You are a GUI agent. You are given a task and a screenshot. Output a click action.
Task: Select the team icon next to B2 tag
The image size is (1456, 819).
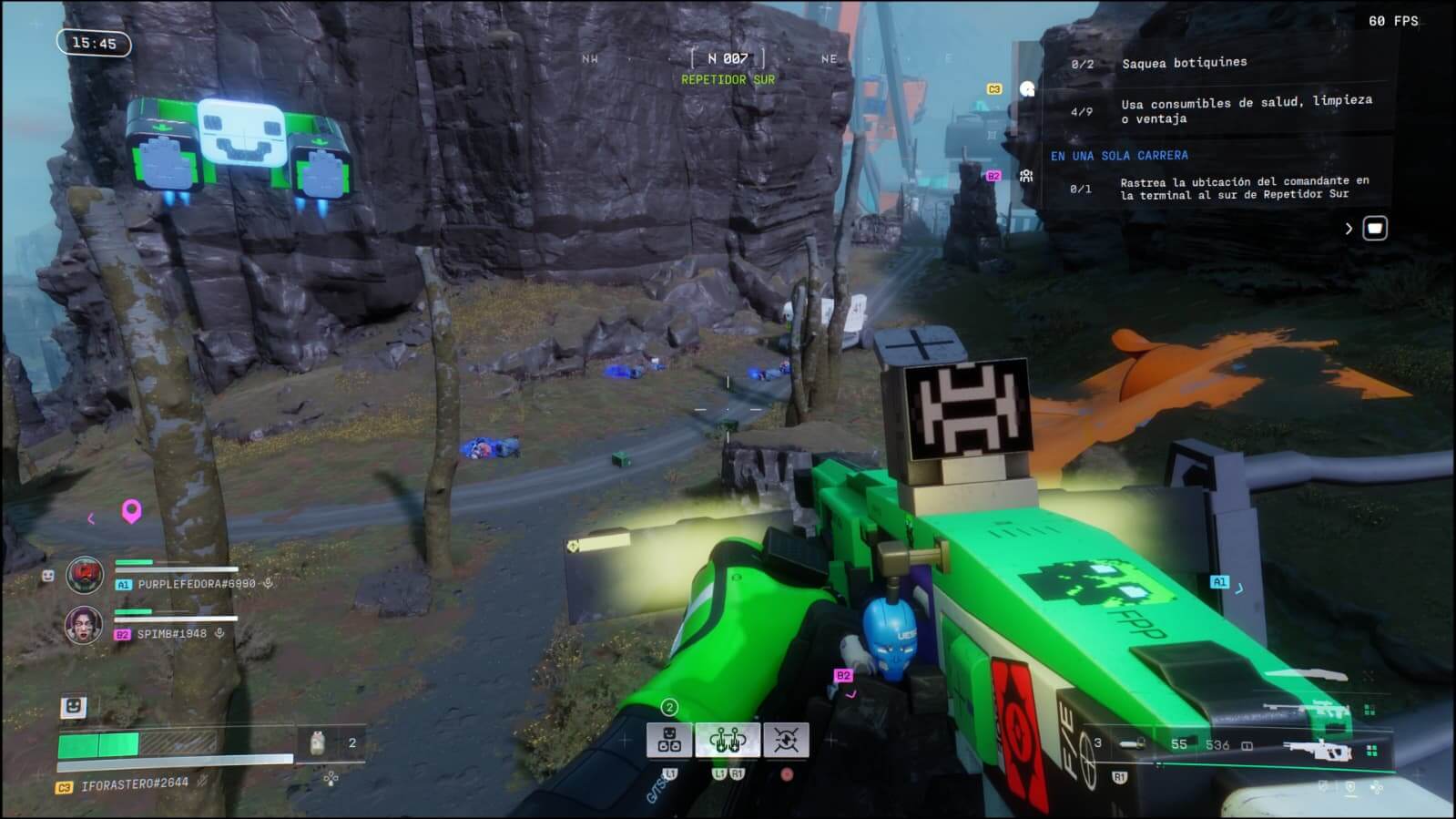pyautogui.click(x=1026, y=176)
